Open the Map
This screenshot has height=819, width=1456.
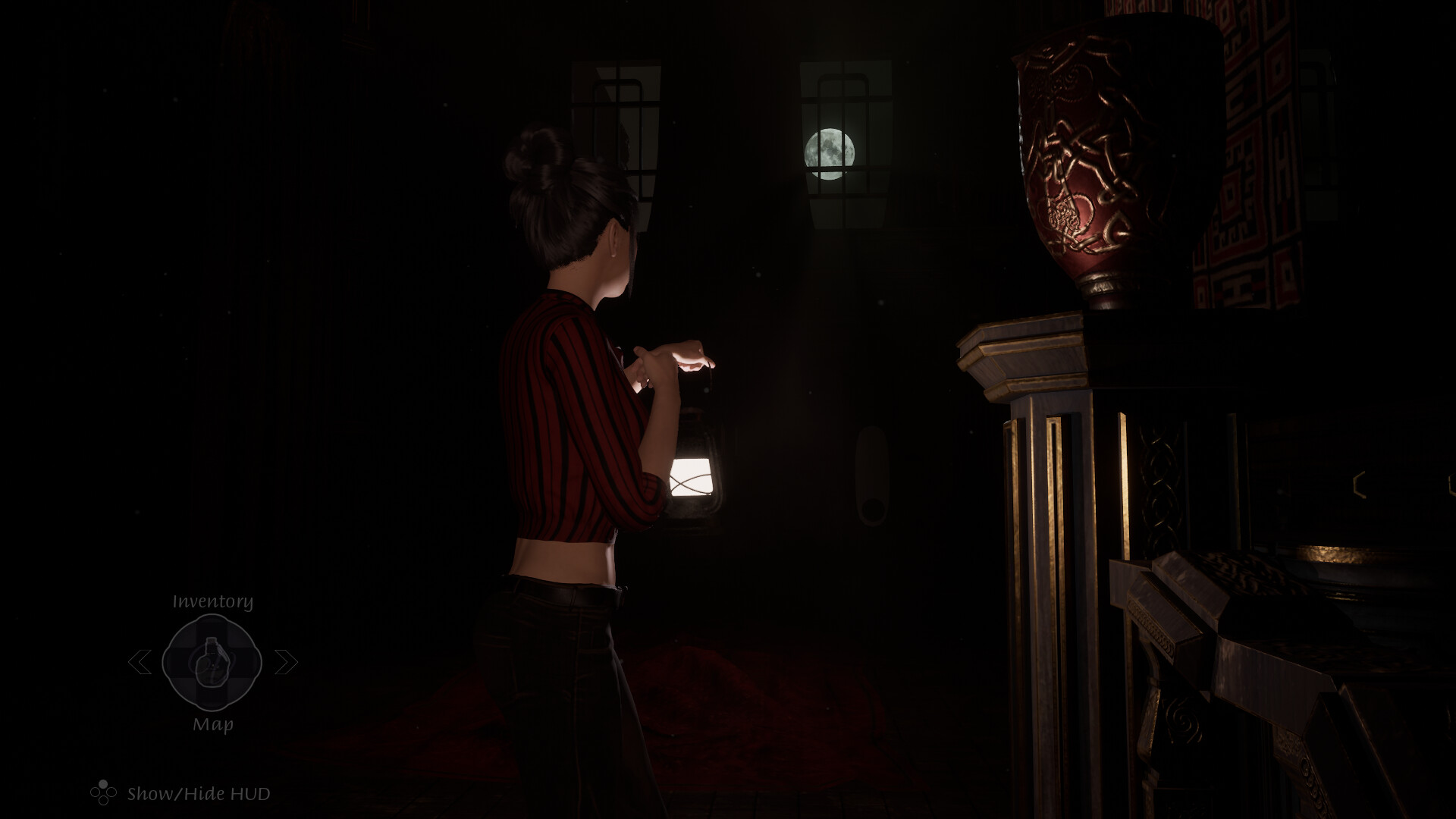pos(213,724)
